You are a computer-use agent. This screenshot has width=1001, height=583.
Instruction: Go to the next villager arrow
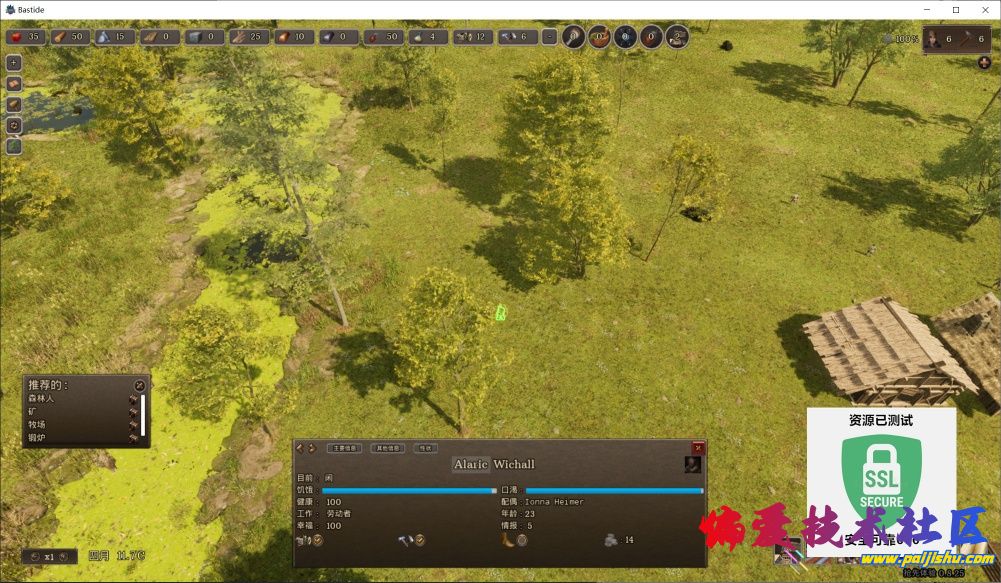(x=311, y=448)
